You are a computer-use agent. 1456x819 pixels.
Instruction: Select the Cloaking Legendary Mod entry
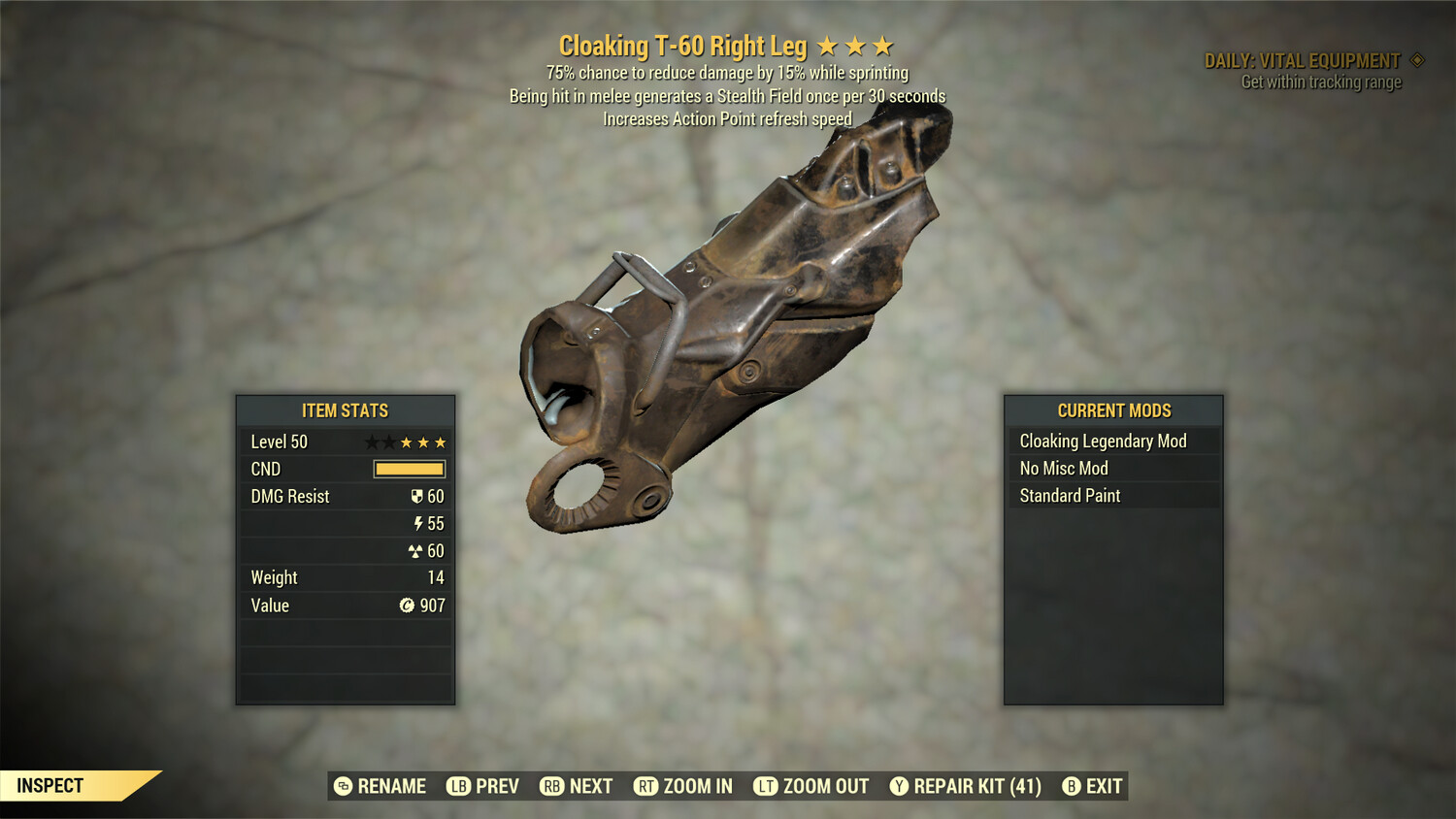click(x=1102, y=441)
